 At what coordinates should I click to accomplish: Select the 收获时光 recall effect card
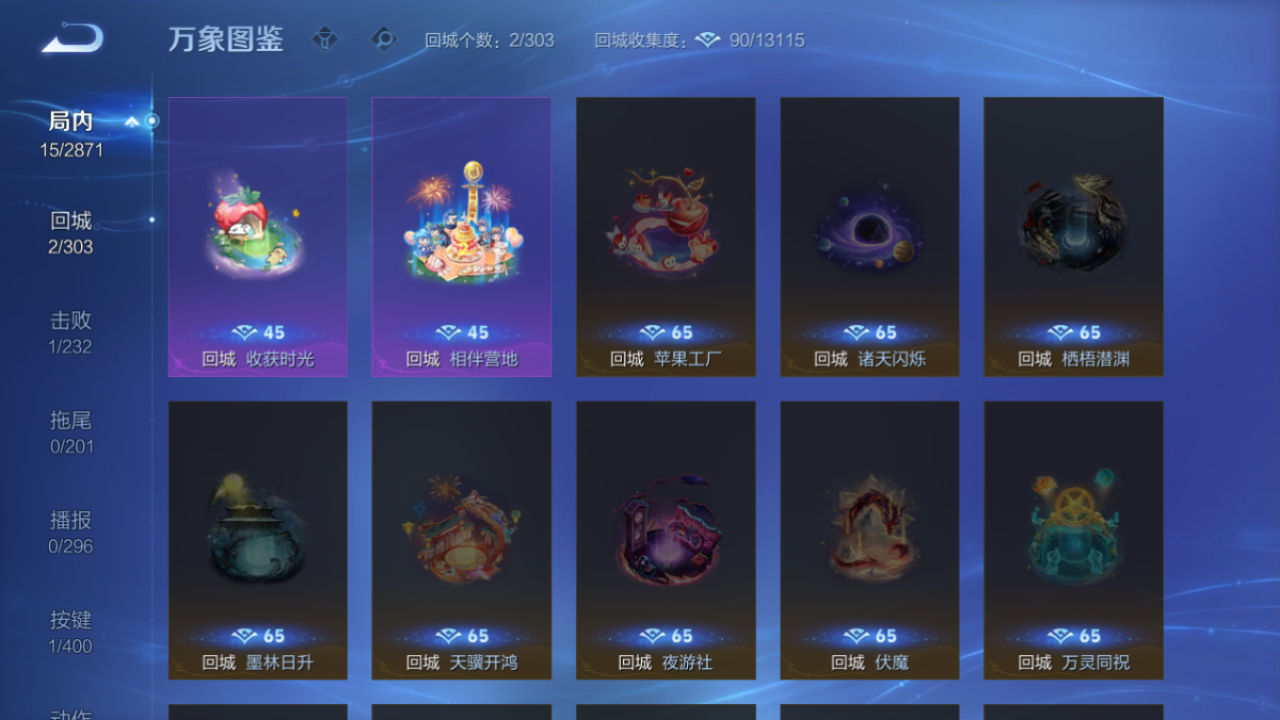pyautogui.click(x=258, y=235)
